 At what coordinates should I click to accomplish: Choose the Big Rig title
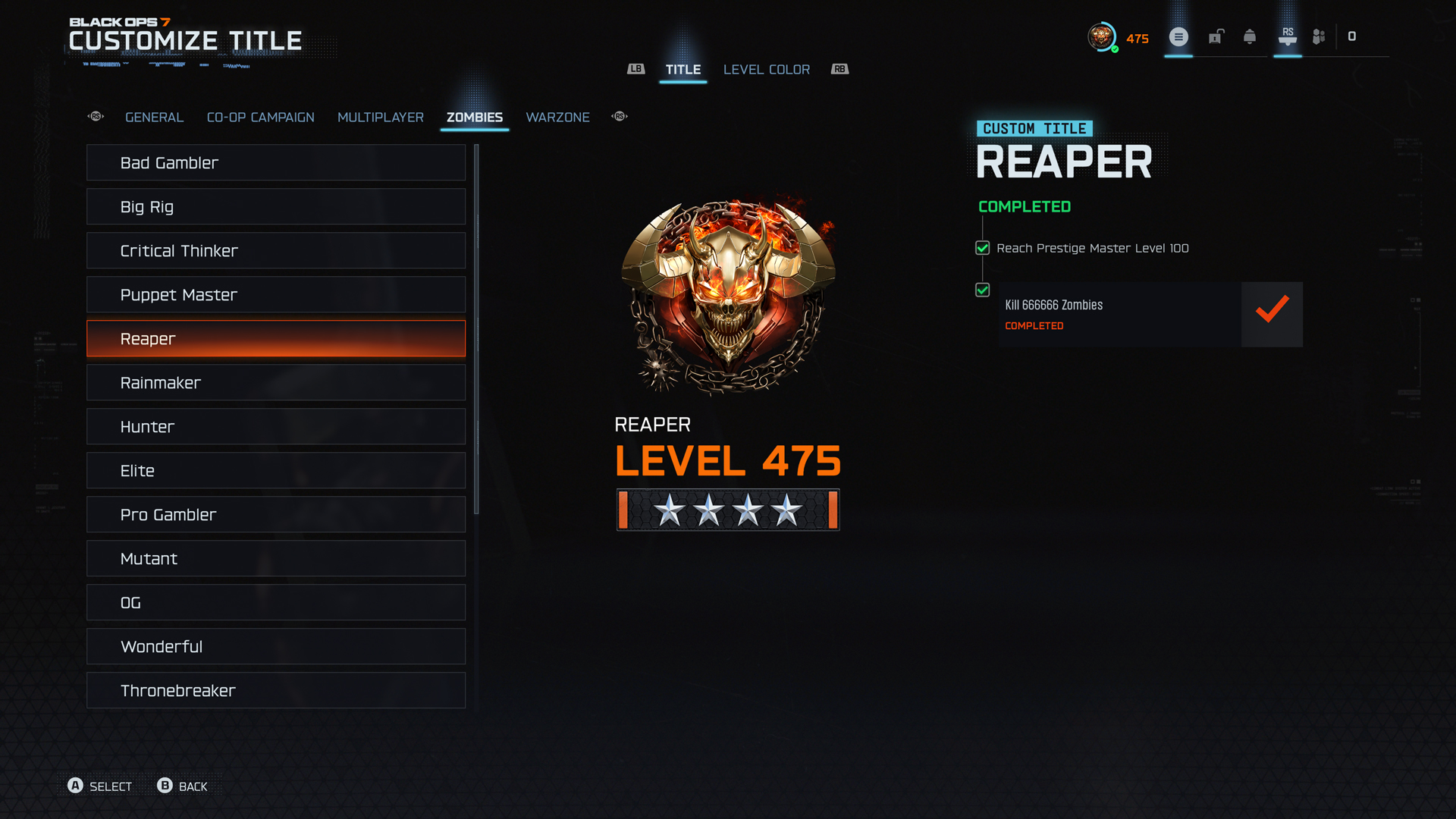pos(275,207)
